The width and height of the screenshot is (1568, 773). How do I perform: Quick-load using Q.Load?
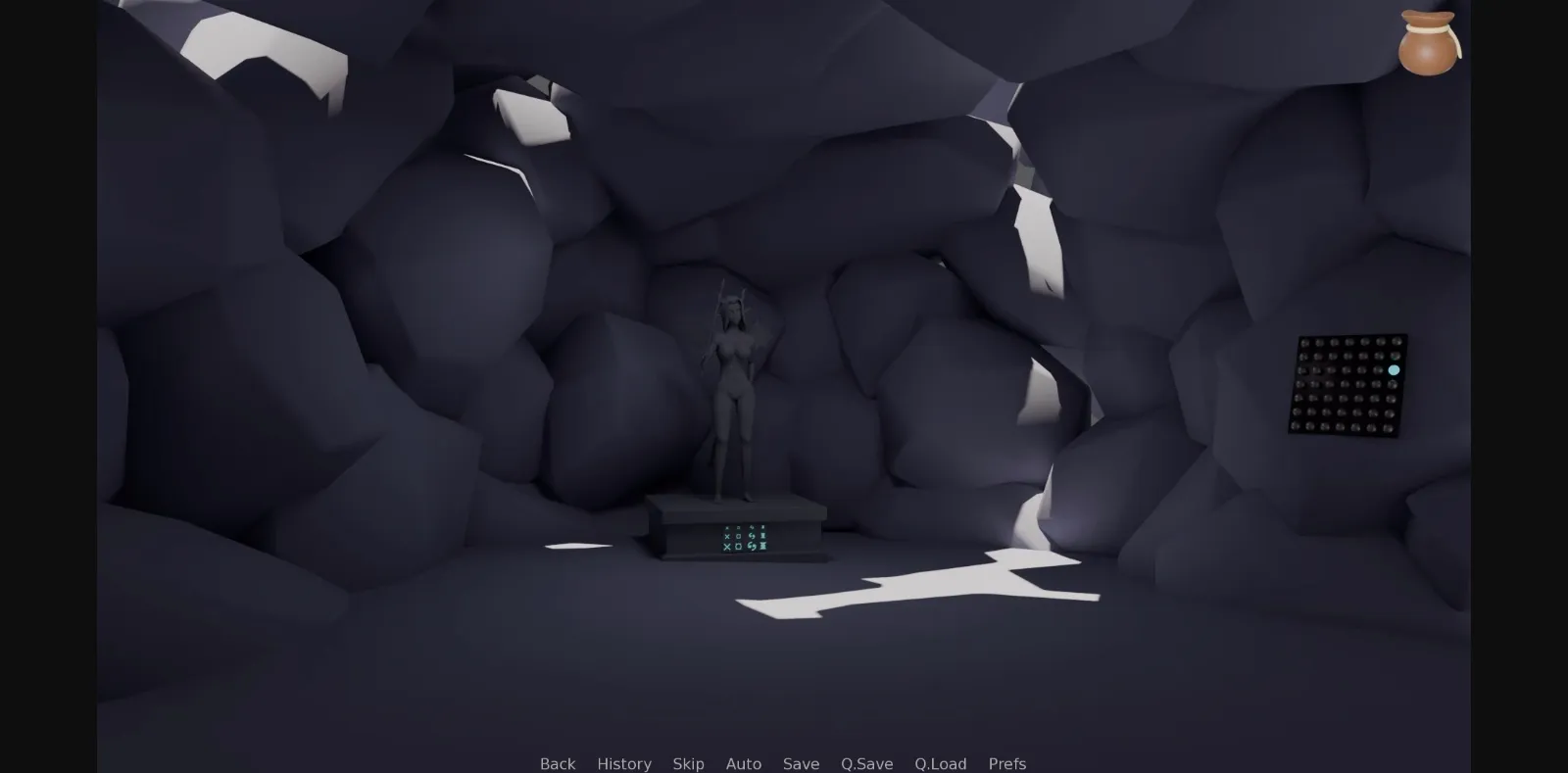coord(941,763)
